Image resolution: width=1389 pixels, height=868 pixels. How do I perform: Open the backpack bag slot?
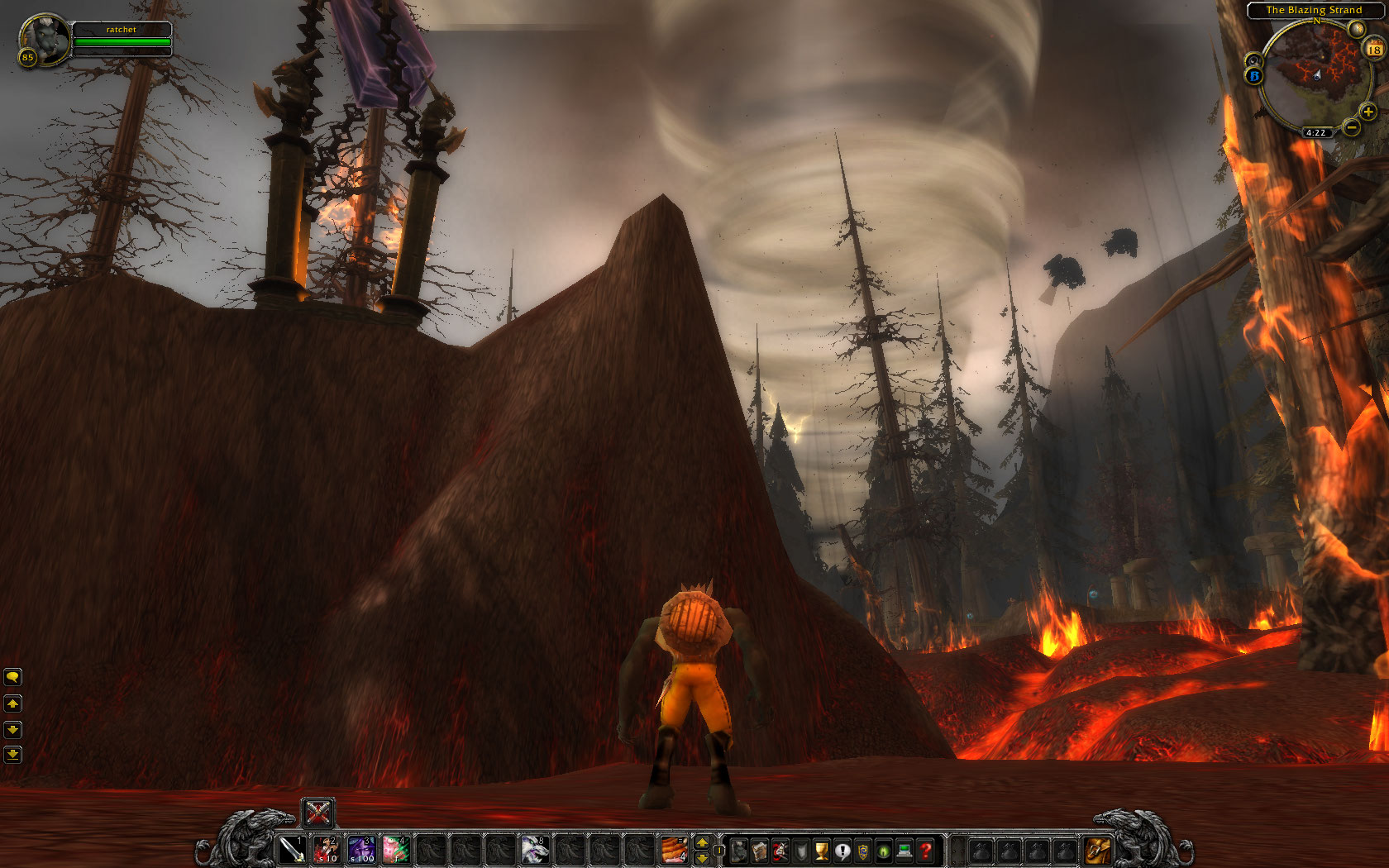(x=1099, y=850)
